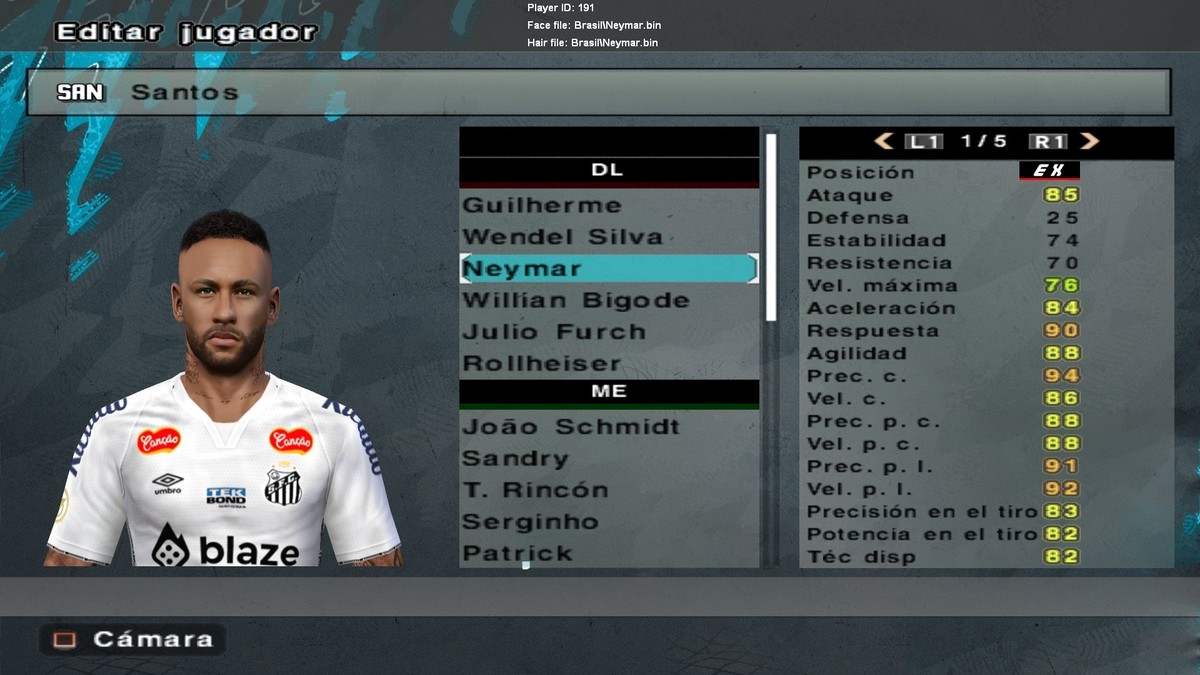Go to the previous stats page arrow

[884, 142]
